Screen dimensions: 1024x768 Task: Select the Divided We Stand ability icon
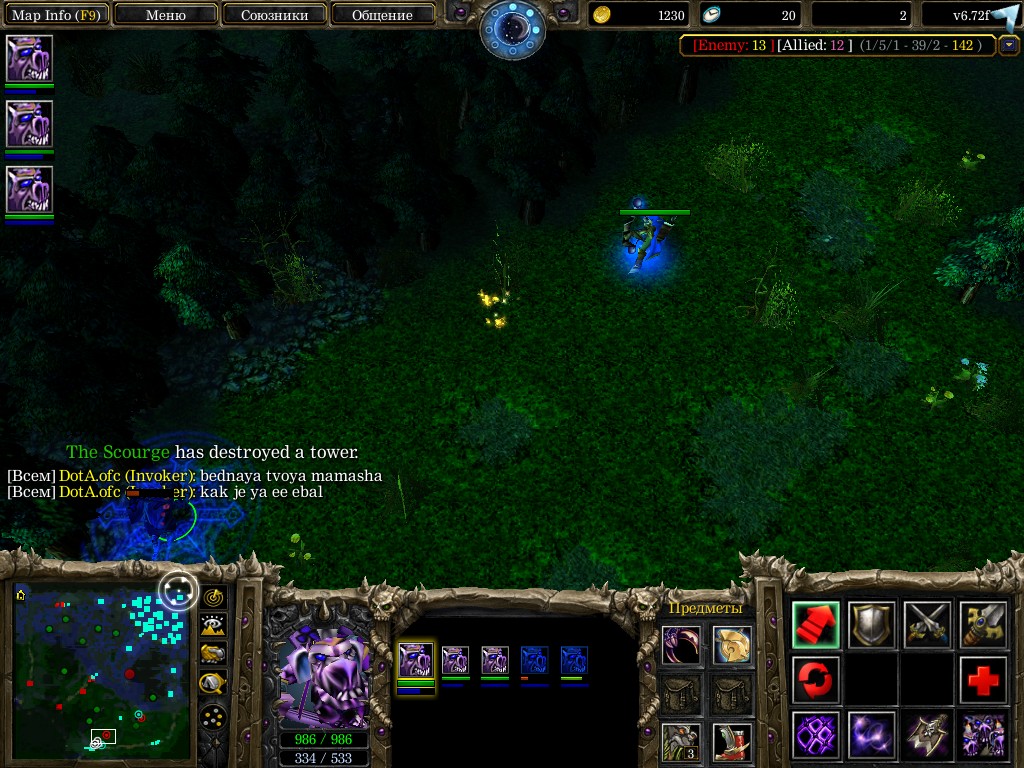tap(983, 735)
